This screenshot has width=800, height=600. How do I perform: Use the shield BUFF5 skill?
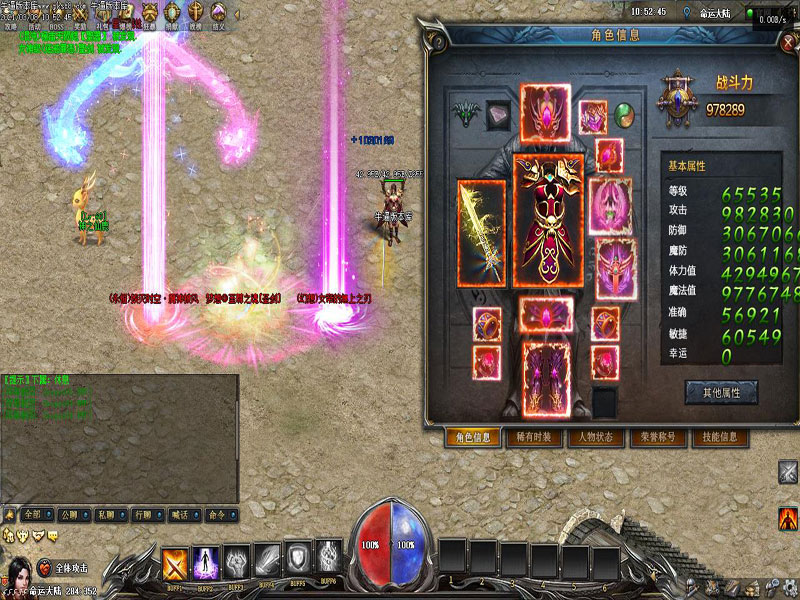pyautogui.click(x=299, y=558)
